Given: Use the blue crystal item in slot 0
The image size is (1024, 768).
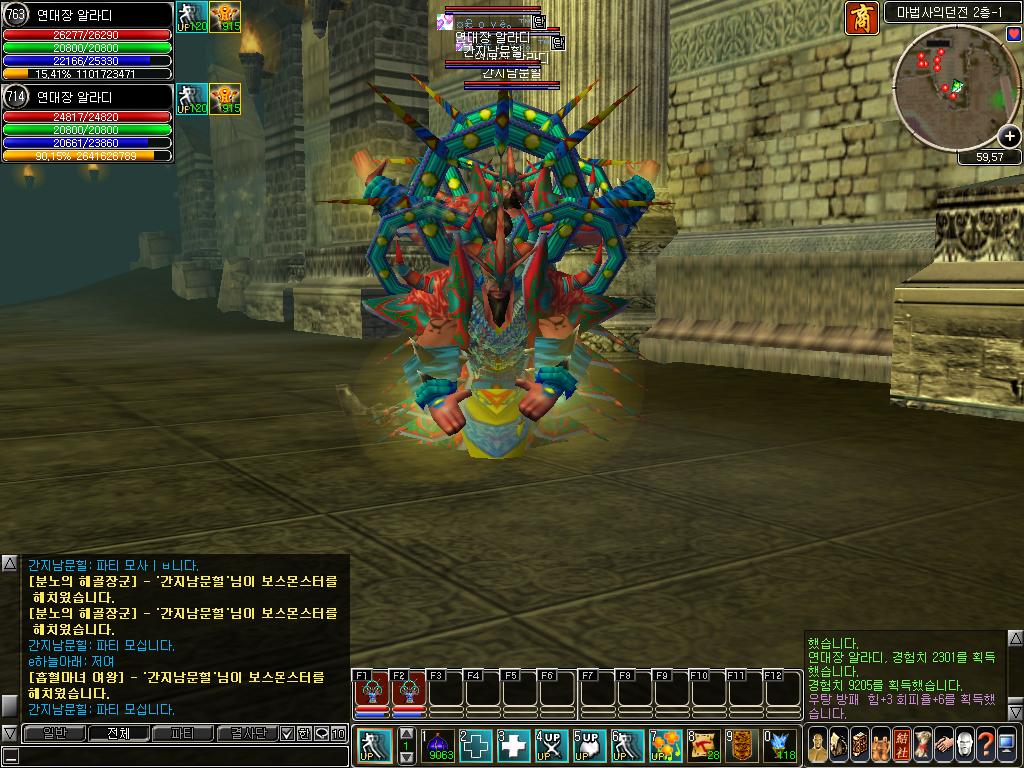Looking at the screenshot, I should pos(780,745).
